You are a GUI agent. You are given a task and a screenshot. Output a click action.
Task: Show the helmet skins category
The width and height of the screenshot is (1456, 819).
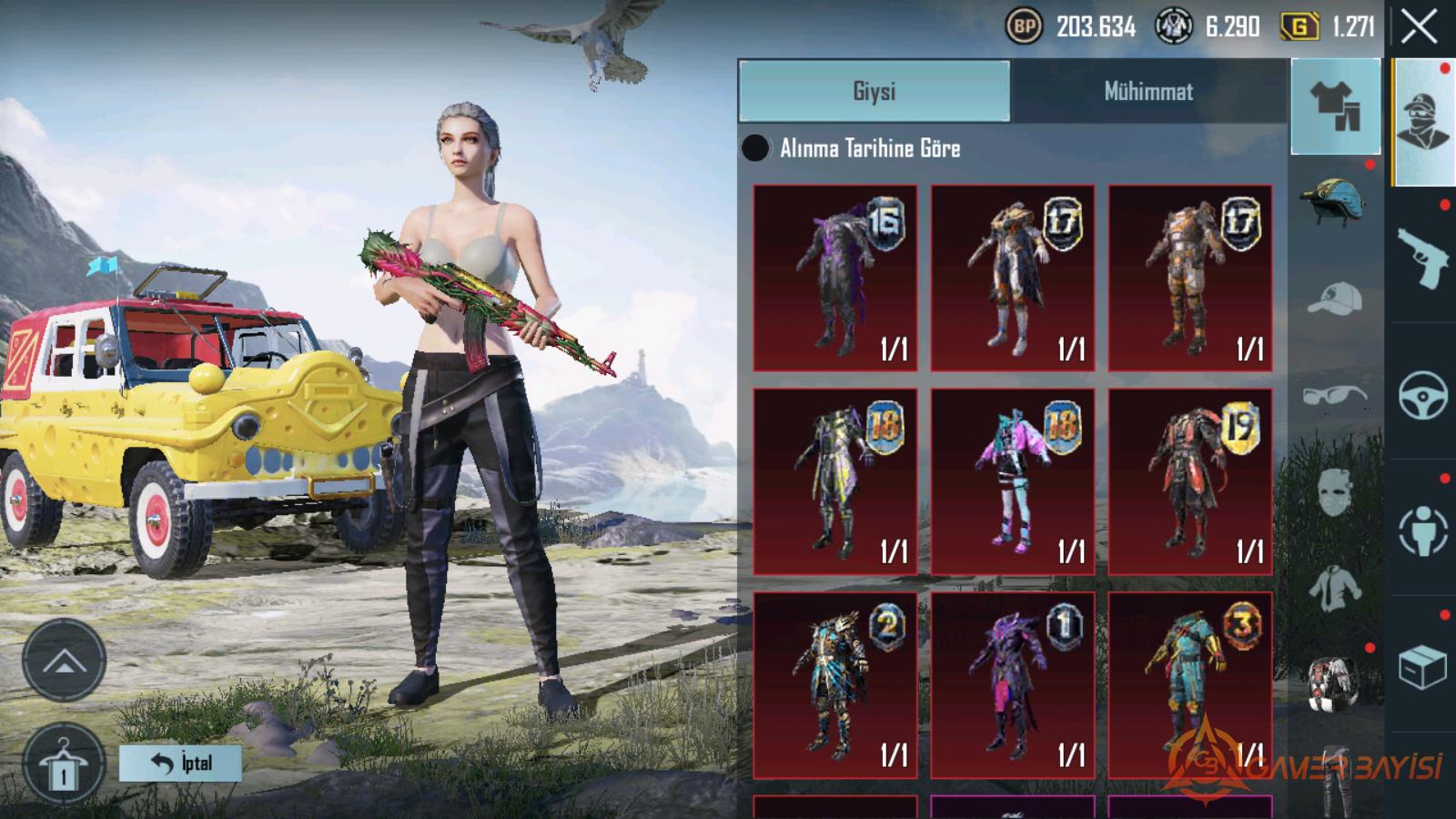pos(1333,201)
